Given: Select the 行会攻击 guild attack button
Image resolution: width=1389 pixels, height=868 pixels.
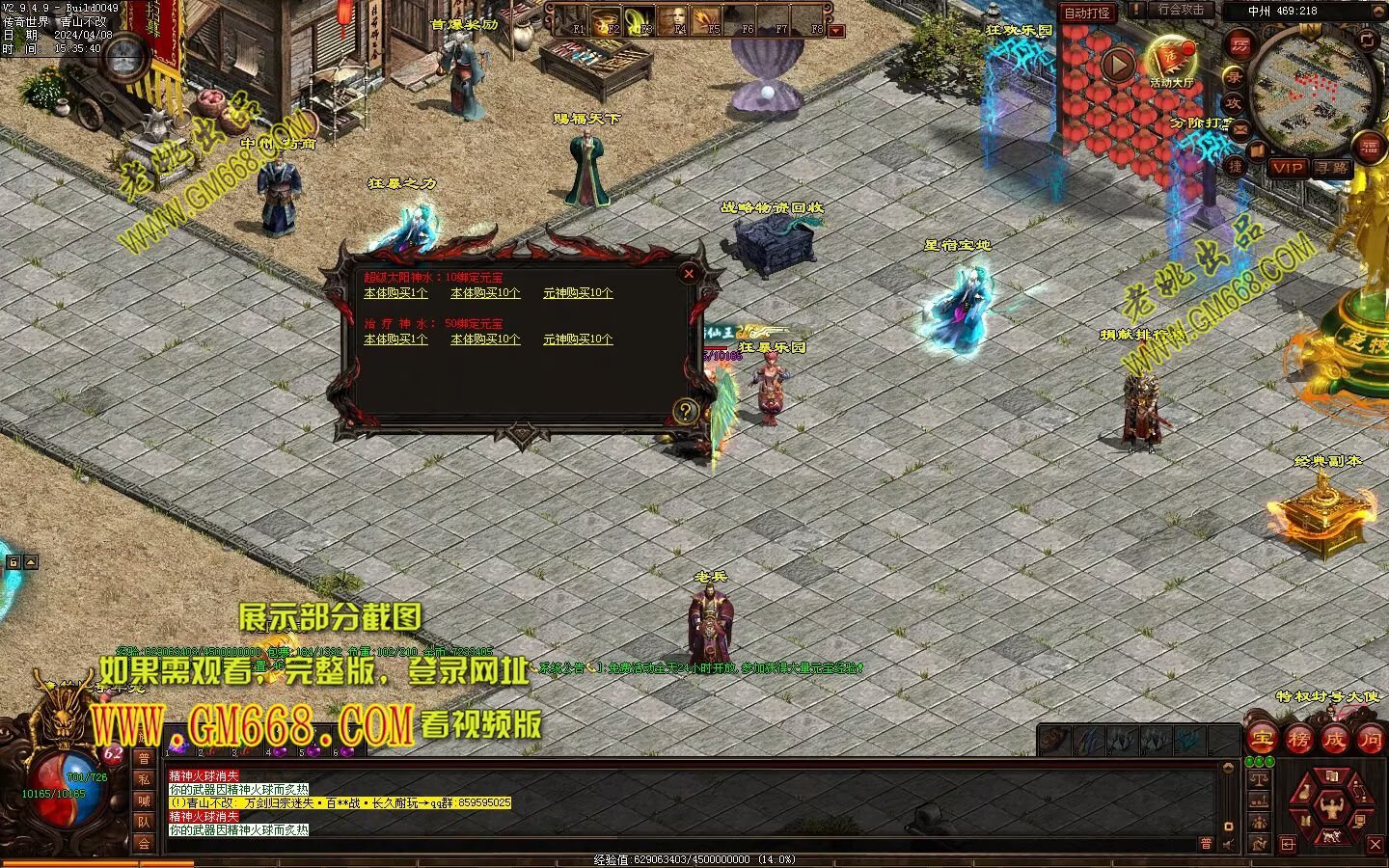Looking at the screenshot, I should point(1181,10).
